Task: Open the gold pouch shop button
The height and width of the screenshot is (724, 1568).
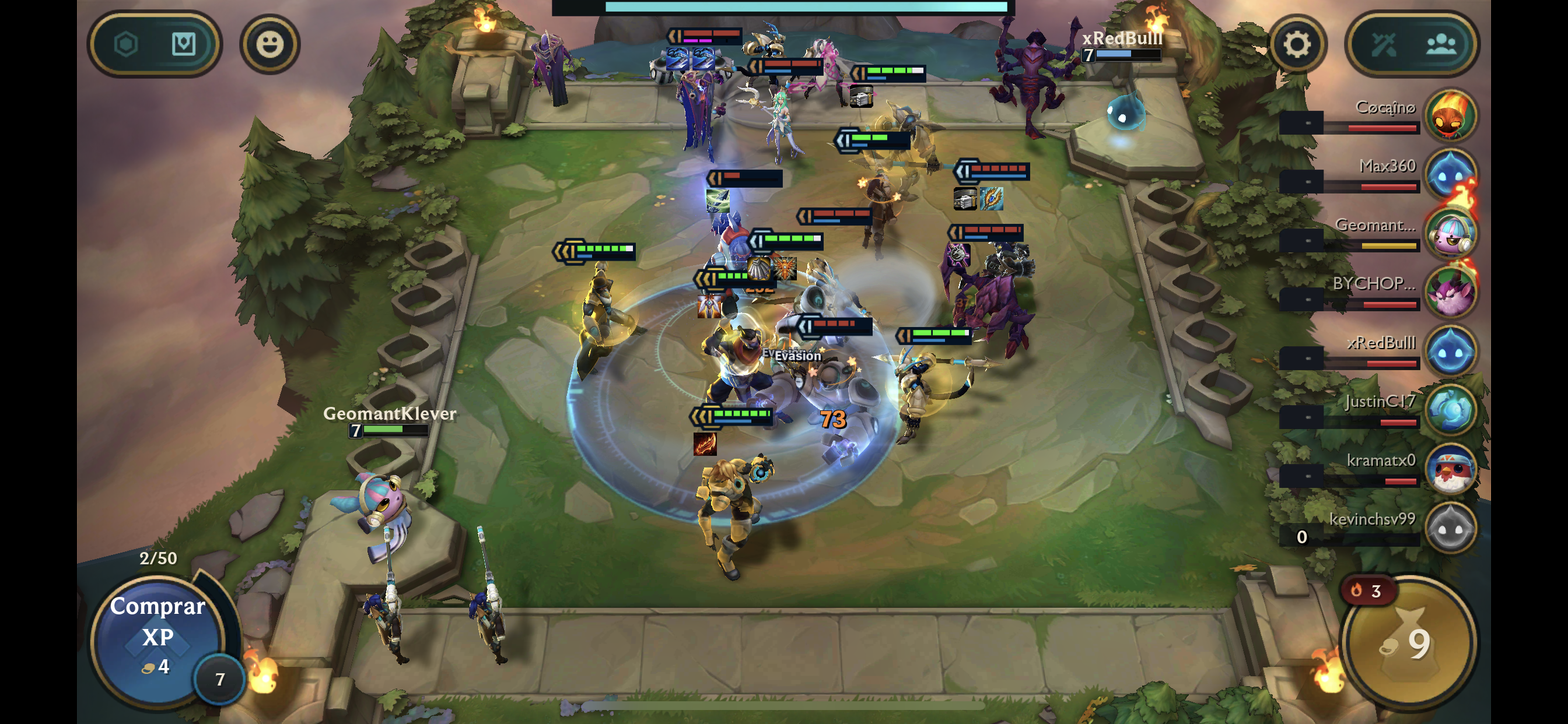Action: [x=1409, y=643]
